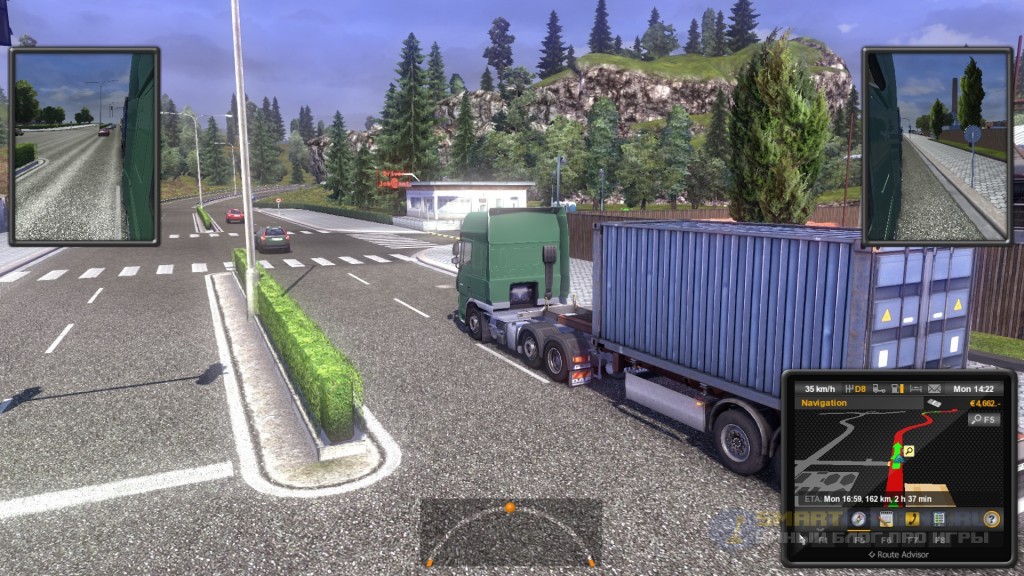Open the notepad job info tab
The image size is (1024, 576).
pos(886,518)
